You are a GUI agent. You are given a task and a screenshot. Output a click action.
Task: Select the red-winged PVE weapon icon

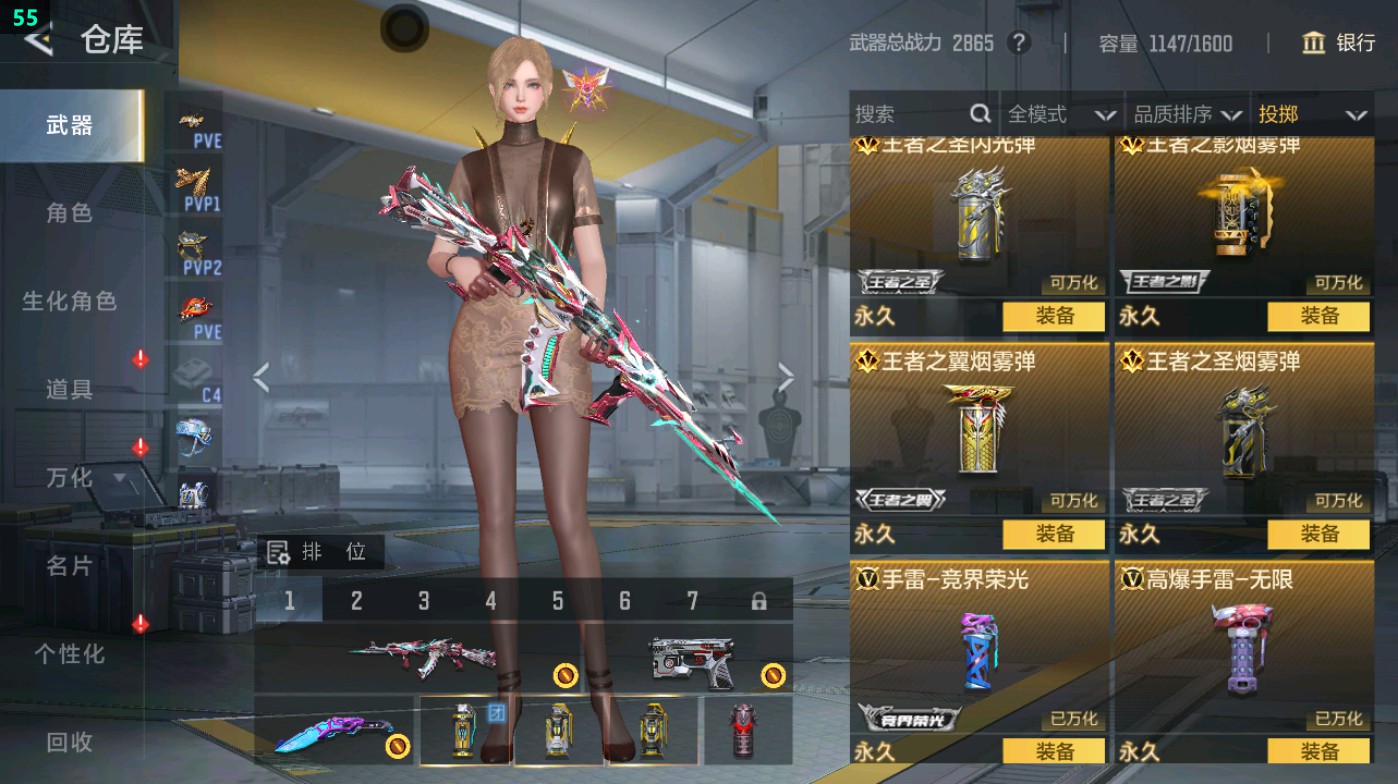tap(197, 309)
